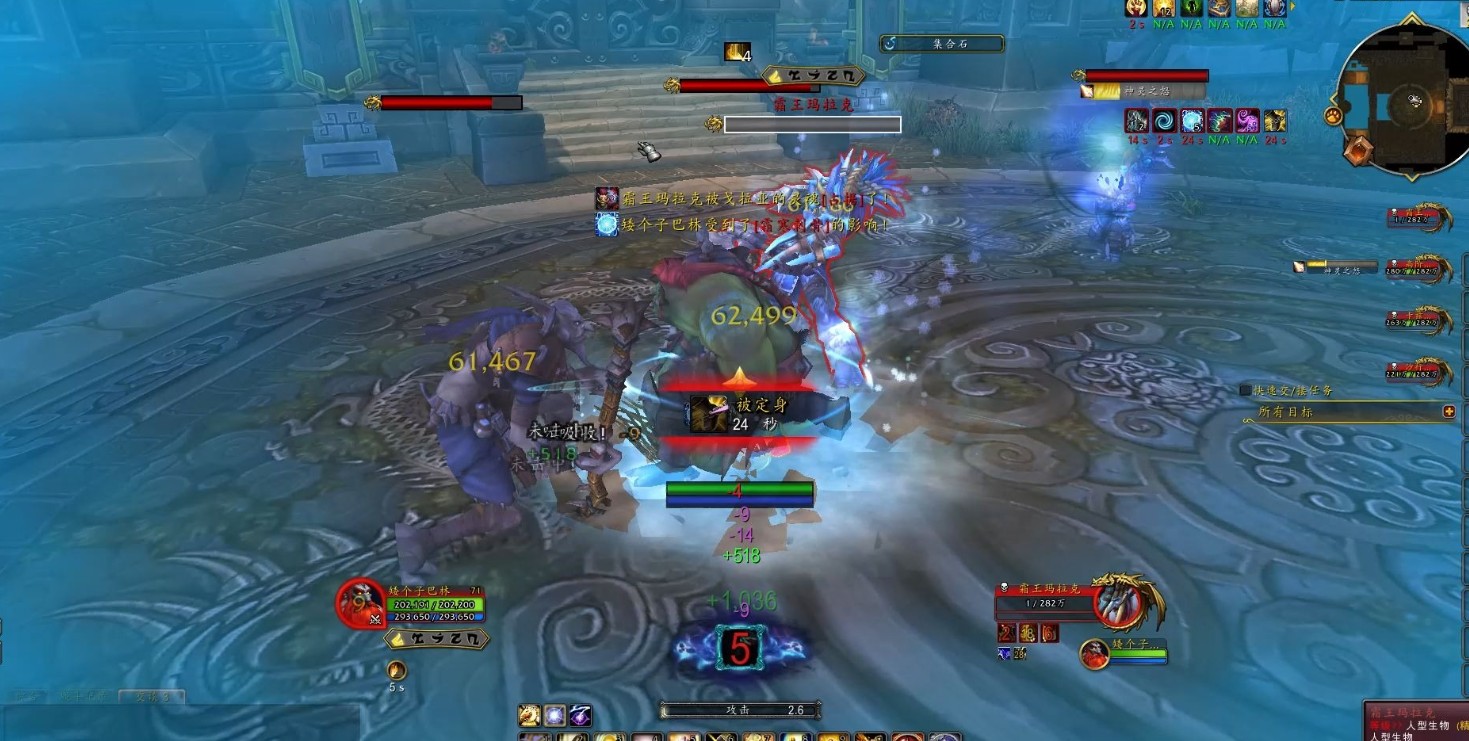The width and height of the screenshot is (1469, 741).
Task: Select player portrait 矮个子巴林
Action: [360, 605]
